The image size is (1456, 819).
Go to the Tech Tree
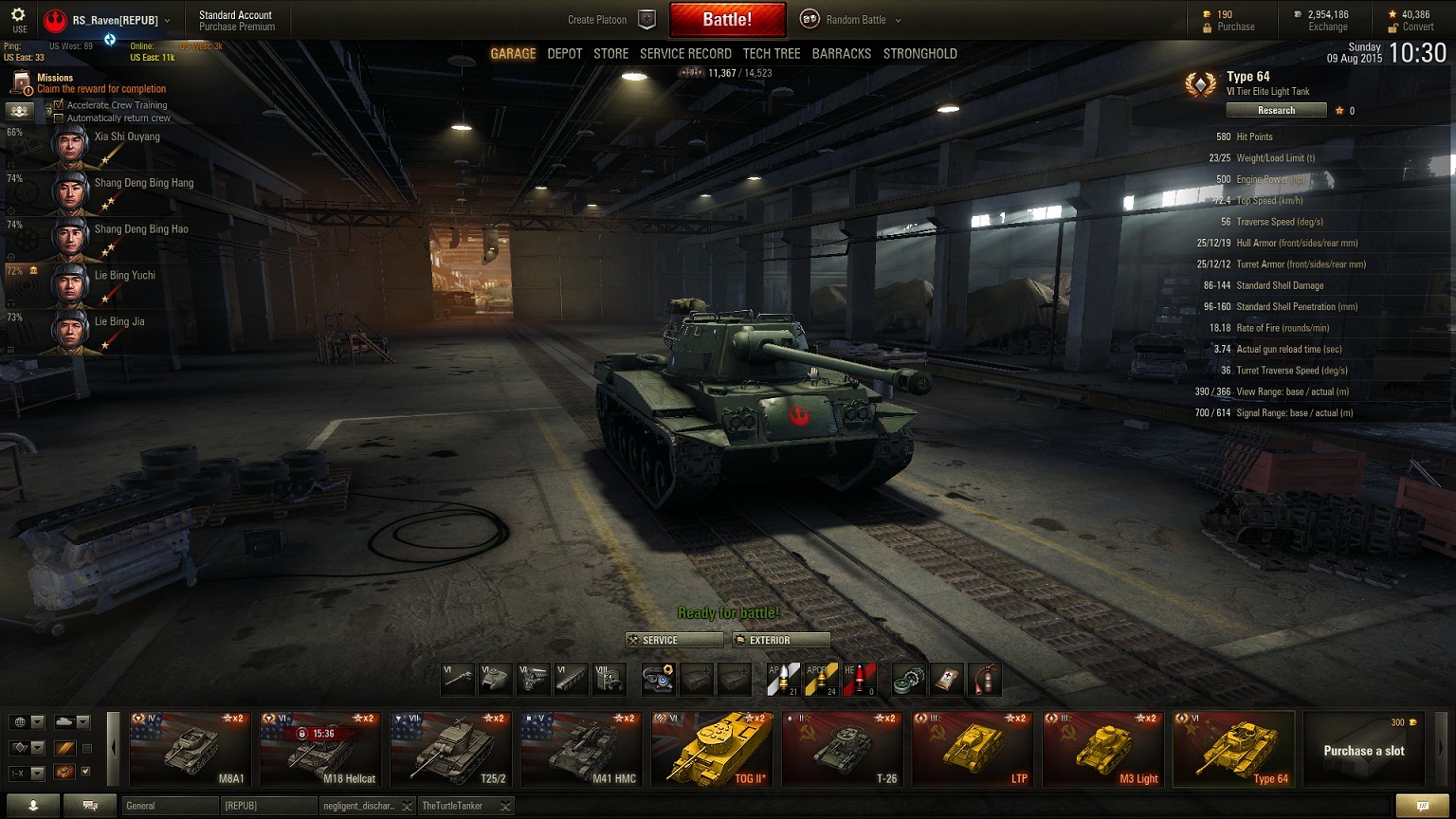point(772,54)
